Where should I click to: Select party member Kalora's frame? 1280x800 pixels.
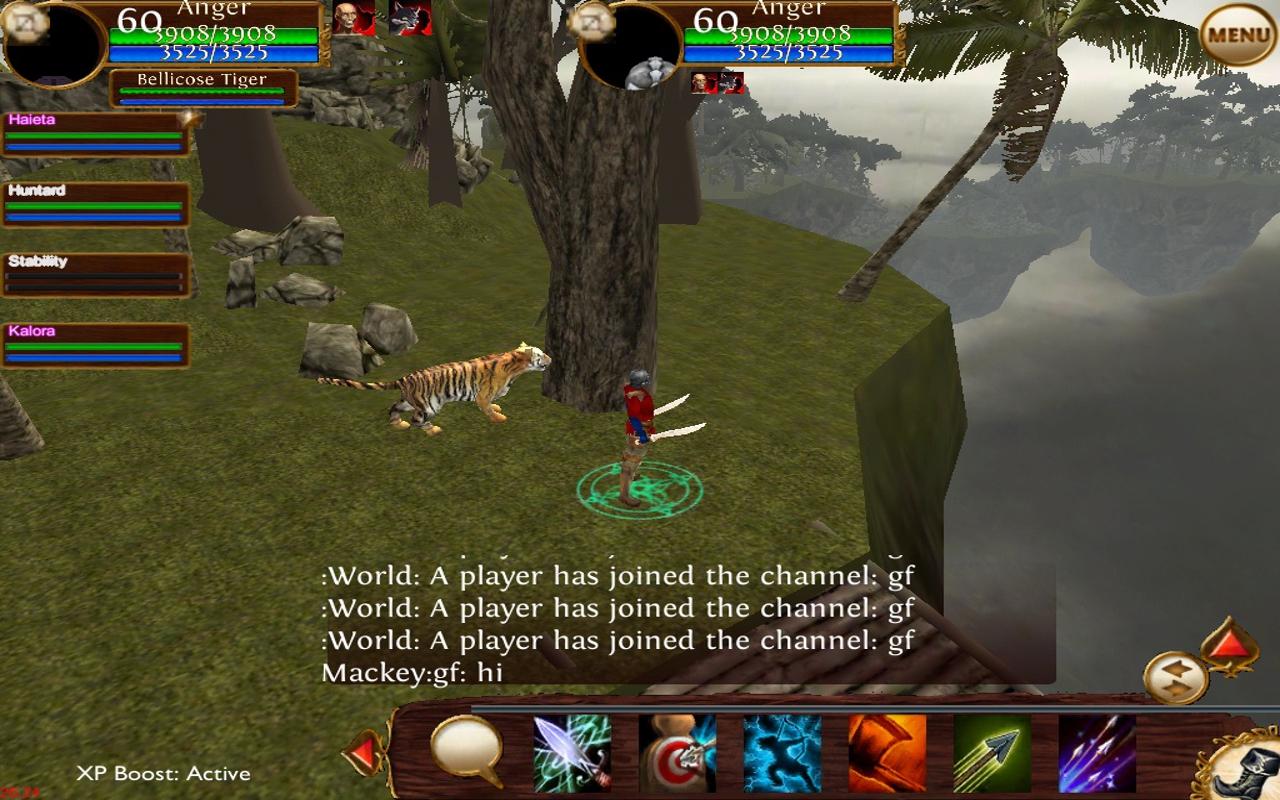pyautogui.click(x=95, y=345)
